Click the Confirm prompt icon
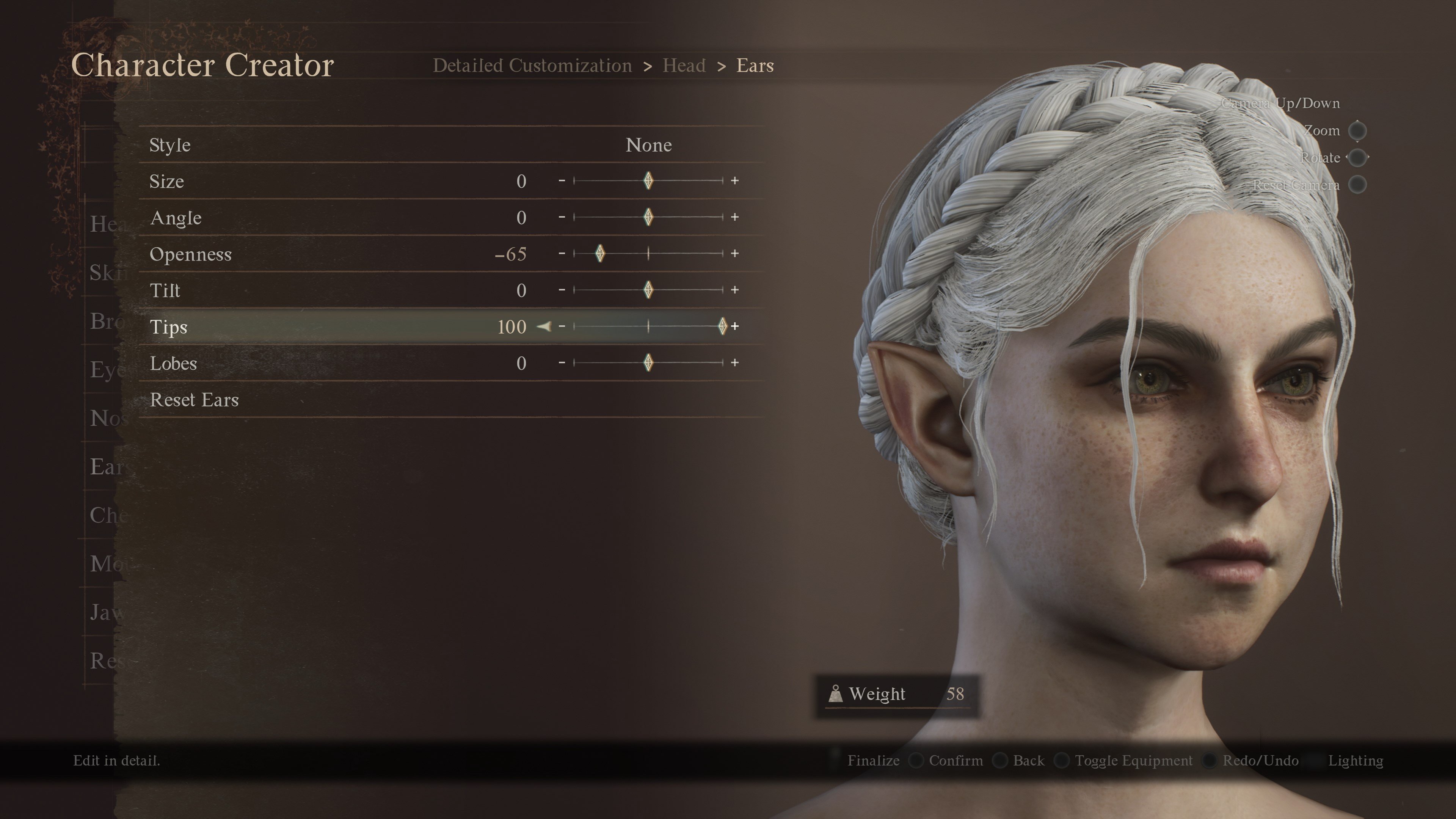Screen dimensions: 1456x819 click(x=917, y=761)
